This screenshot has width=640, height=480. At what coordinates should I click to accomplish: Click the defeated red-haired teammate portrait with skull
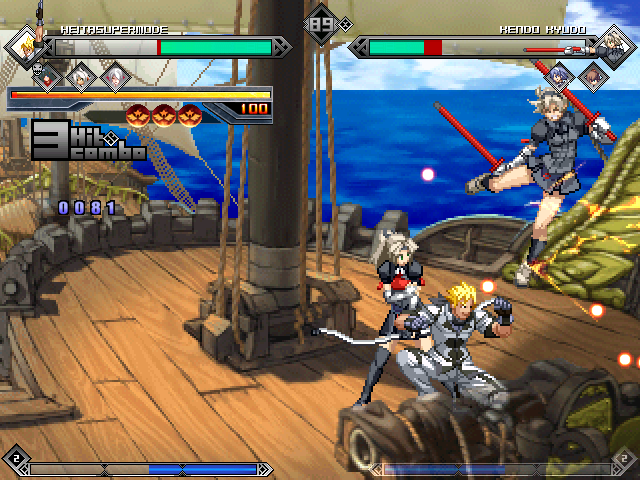click(47, 76)
